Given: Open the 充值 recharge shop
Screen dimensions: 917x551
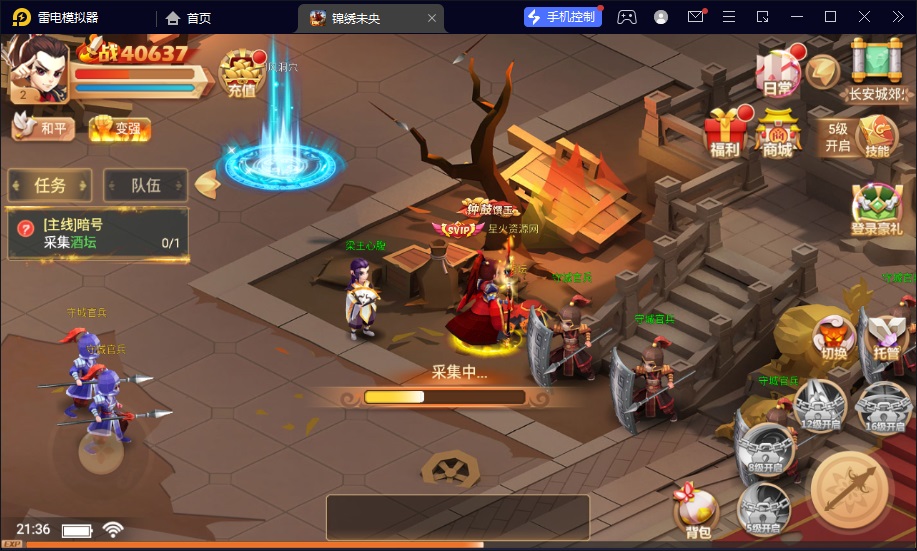Looking at the screenshot, I should (x=241, y=75).
